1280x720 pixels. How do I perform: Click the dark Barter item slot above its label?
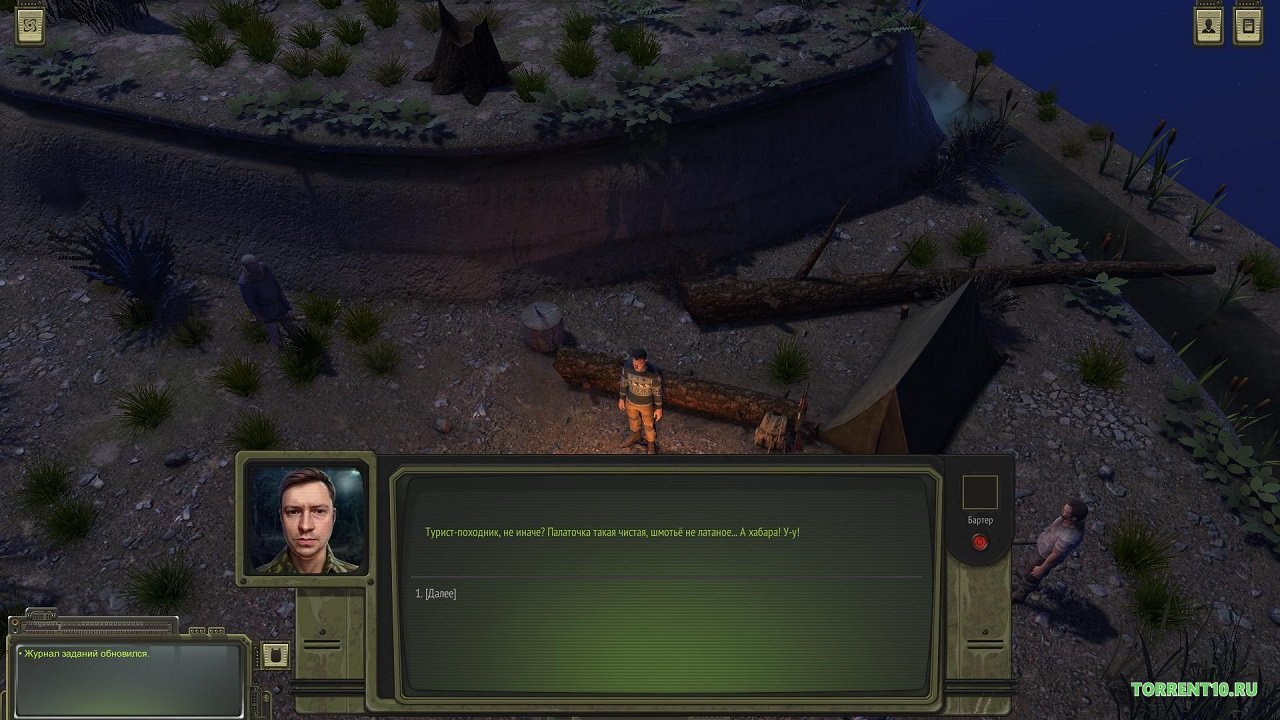[x=980, y=490]
